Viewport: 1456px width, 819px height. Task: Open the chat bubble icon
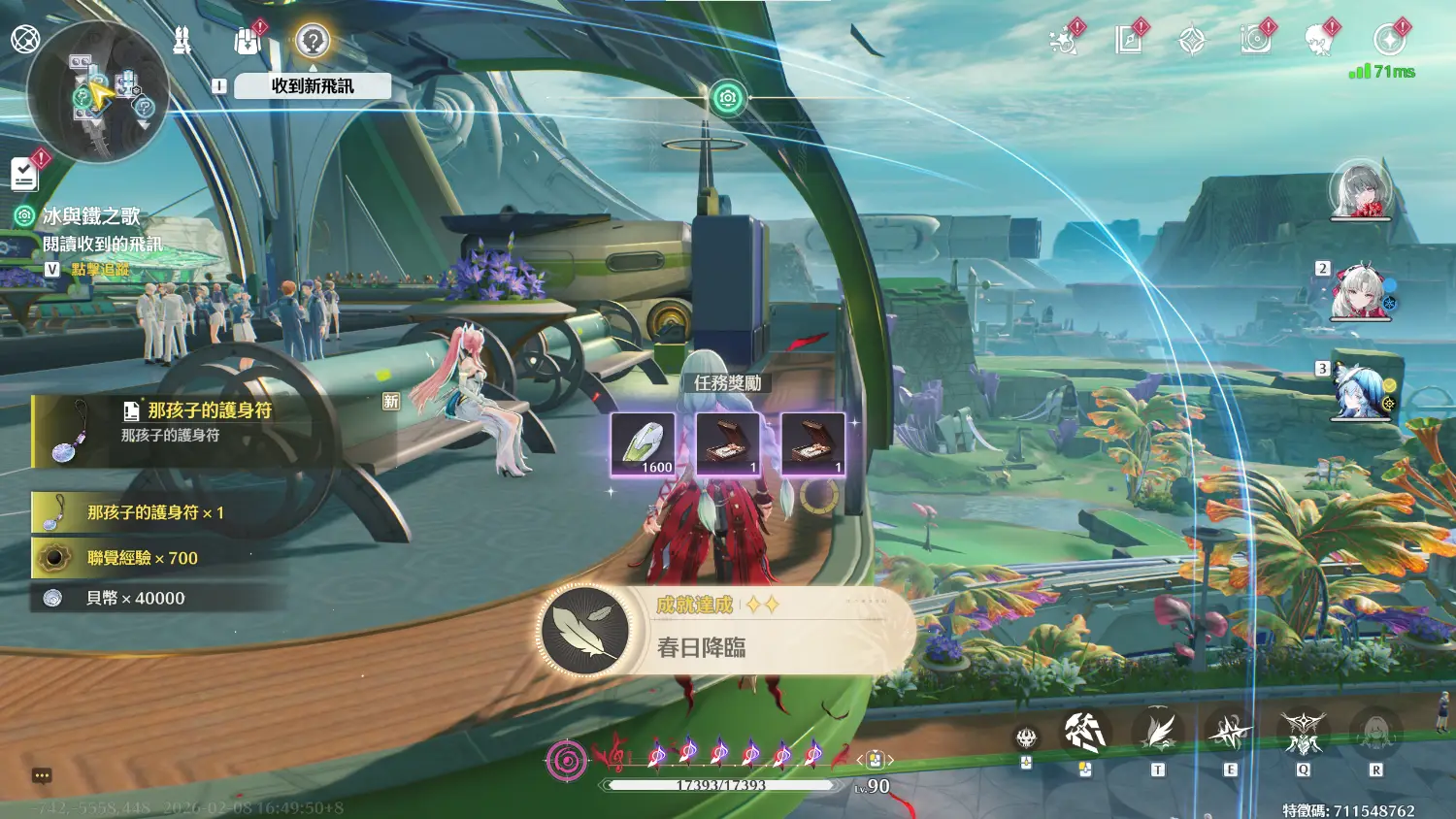coord(42,775)
